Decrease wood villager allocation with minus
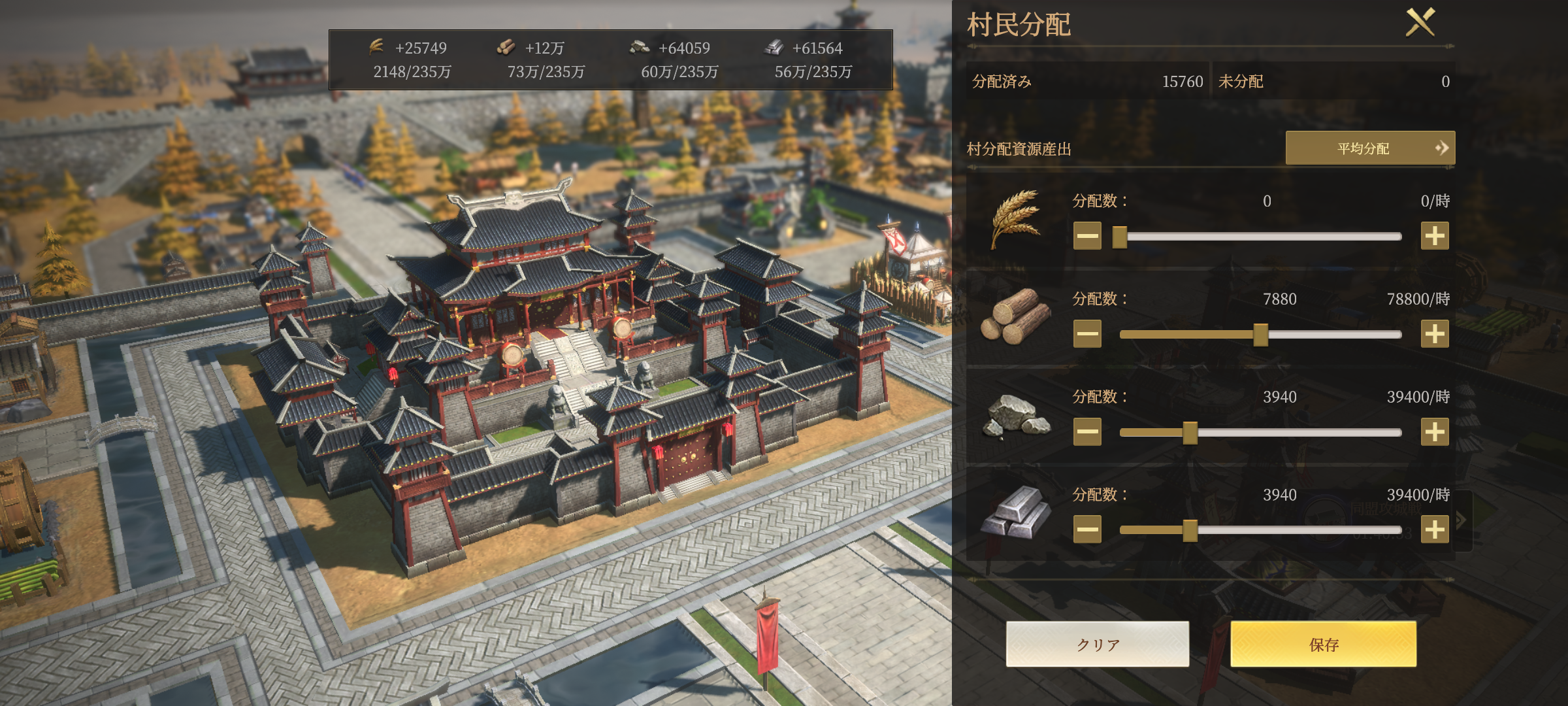The image size is (1568, 706). click(x=1087, y=334)
